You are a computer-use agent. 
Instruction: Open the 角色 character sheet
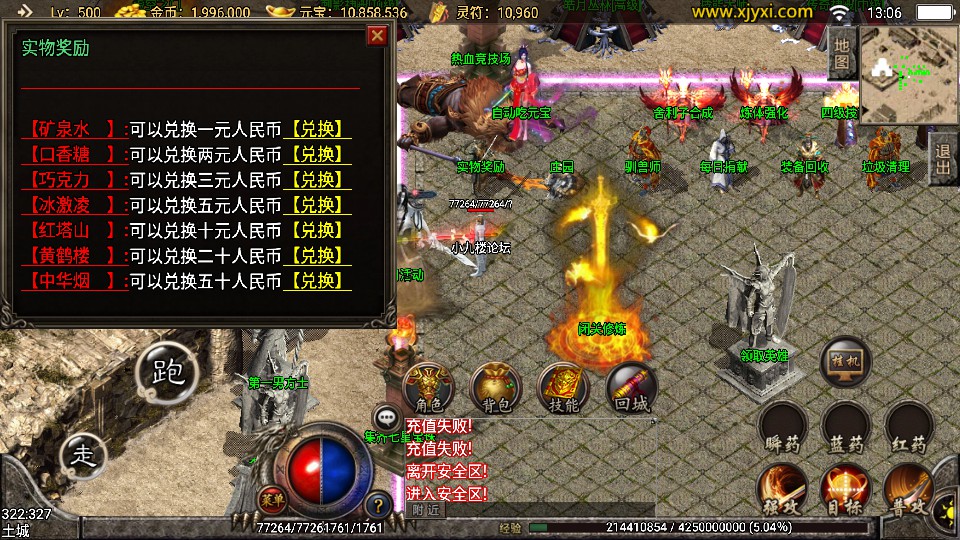pyautogui.click(x=428, y=388)
